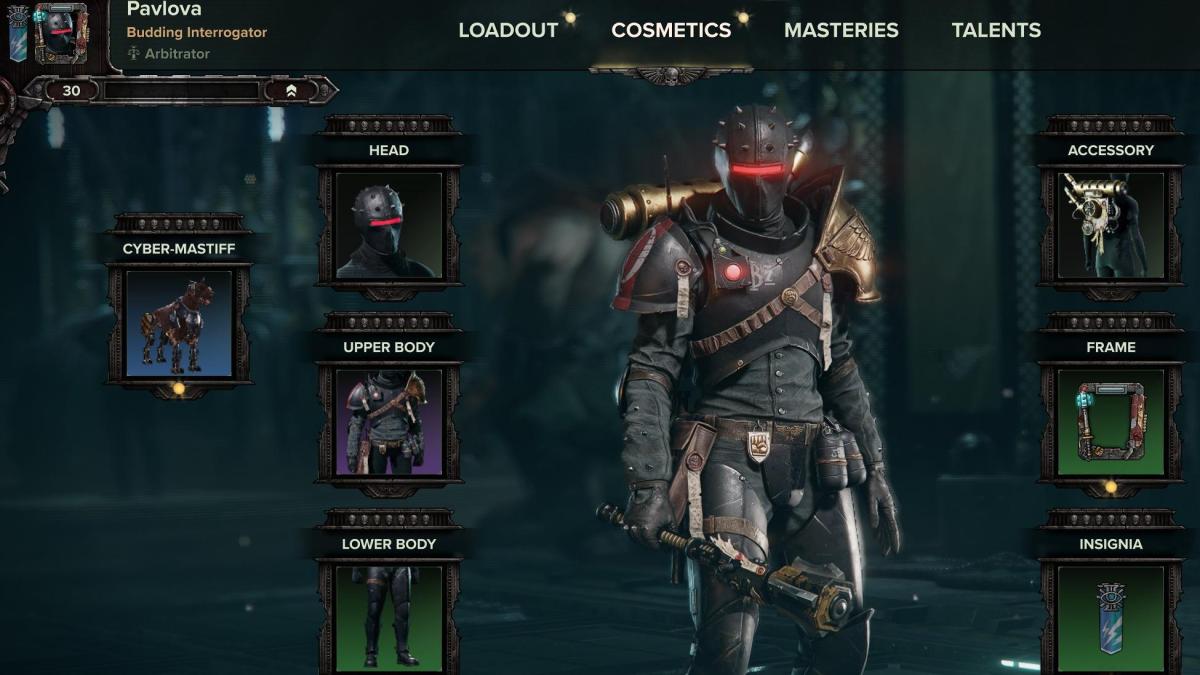Click Pavlova's character portrait
1200x675 pixels.
pos(61,34)
